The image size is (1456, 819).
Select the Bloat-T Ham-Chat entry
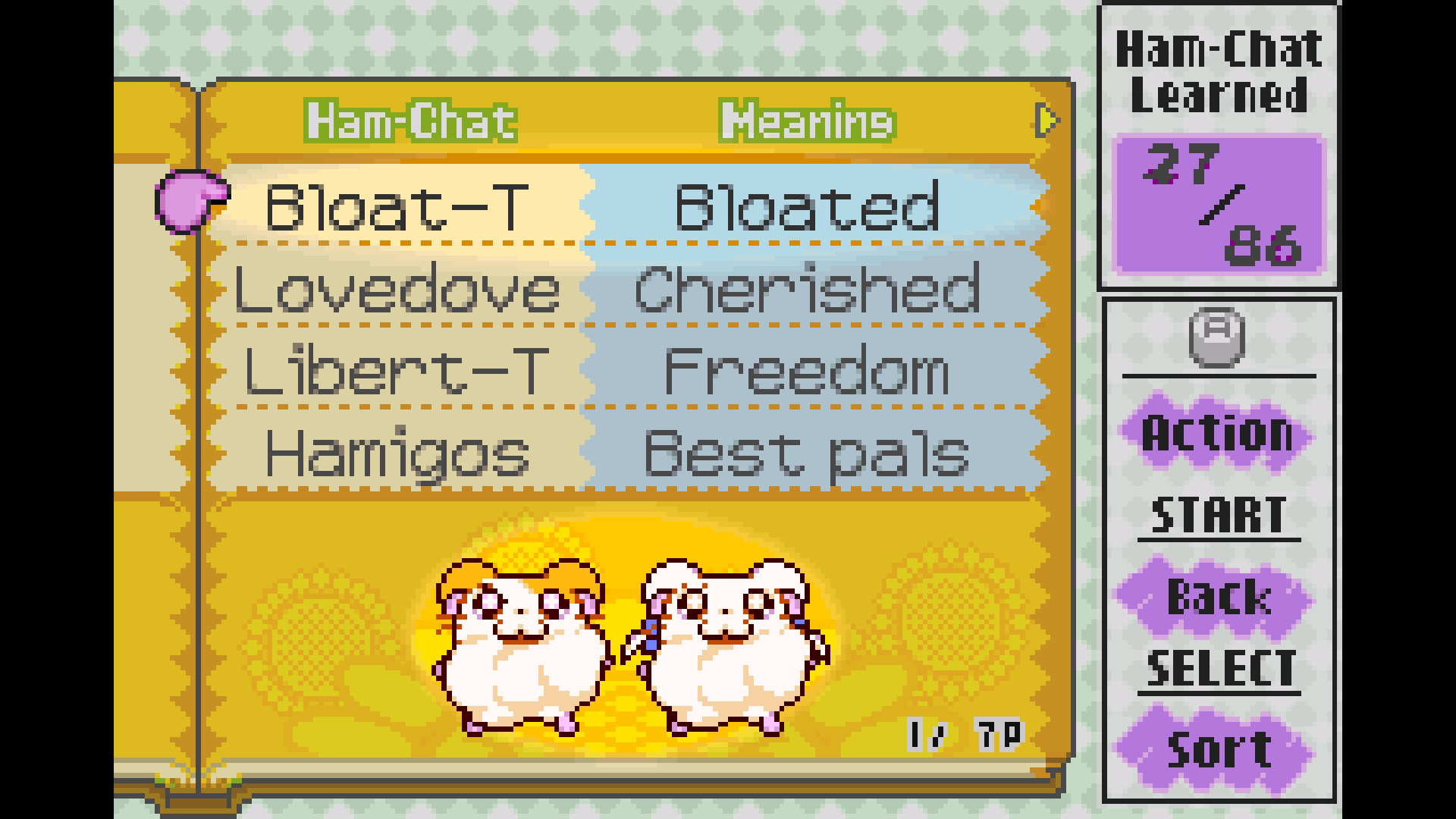coord(396,206)
